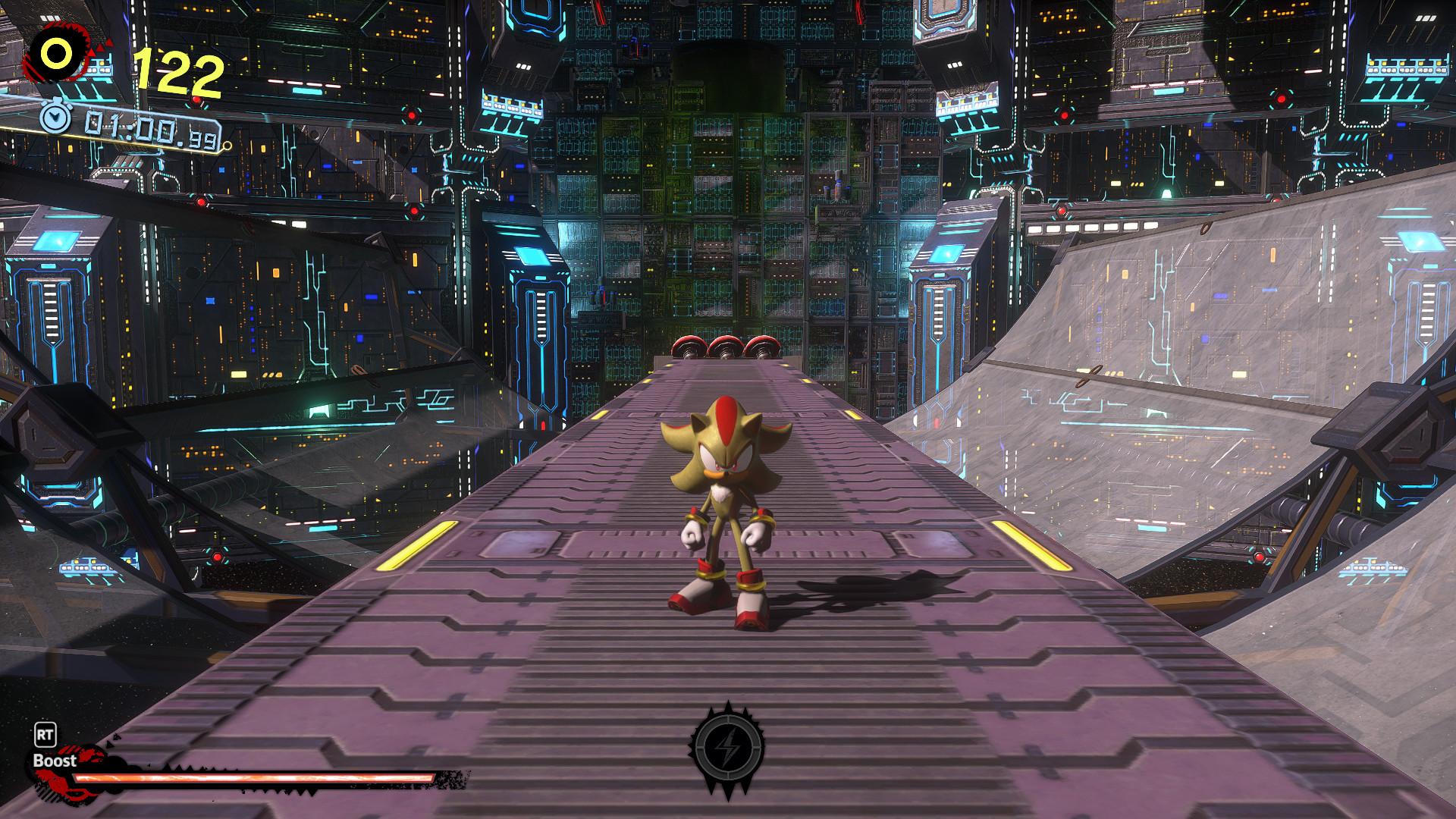Click the leftmost red spring ahead
The image size is (1456, 819).
coord(690,347)
